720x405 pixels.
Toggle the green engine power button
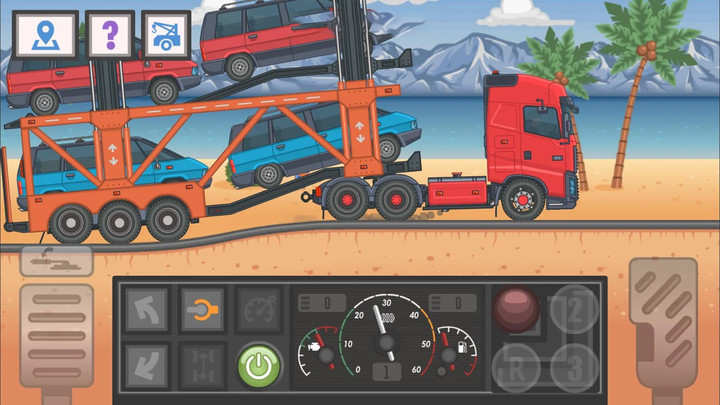click(259, 366)
